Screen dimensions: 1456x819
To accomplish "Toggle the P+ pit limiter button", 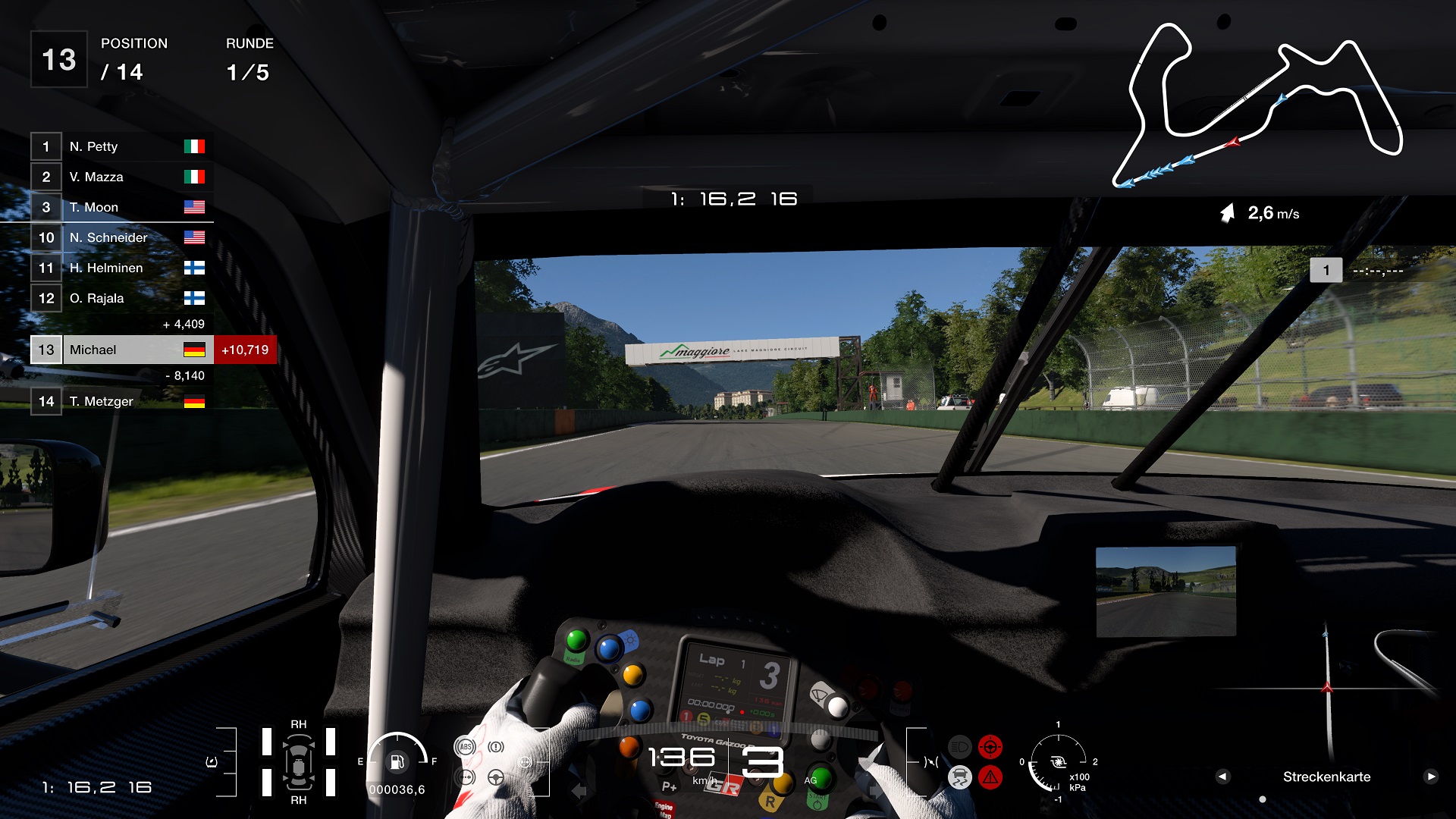I will pyautogui.click(x=668, y=786).
